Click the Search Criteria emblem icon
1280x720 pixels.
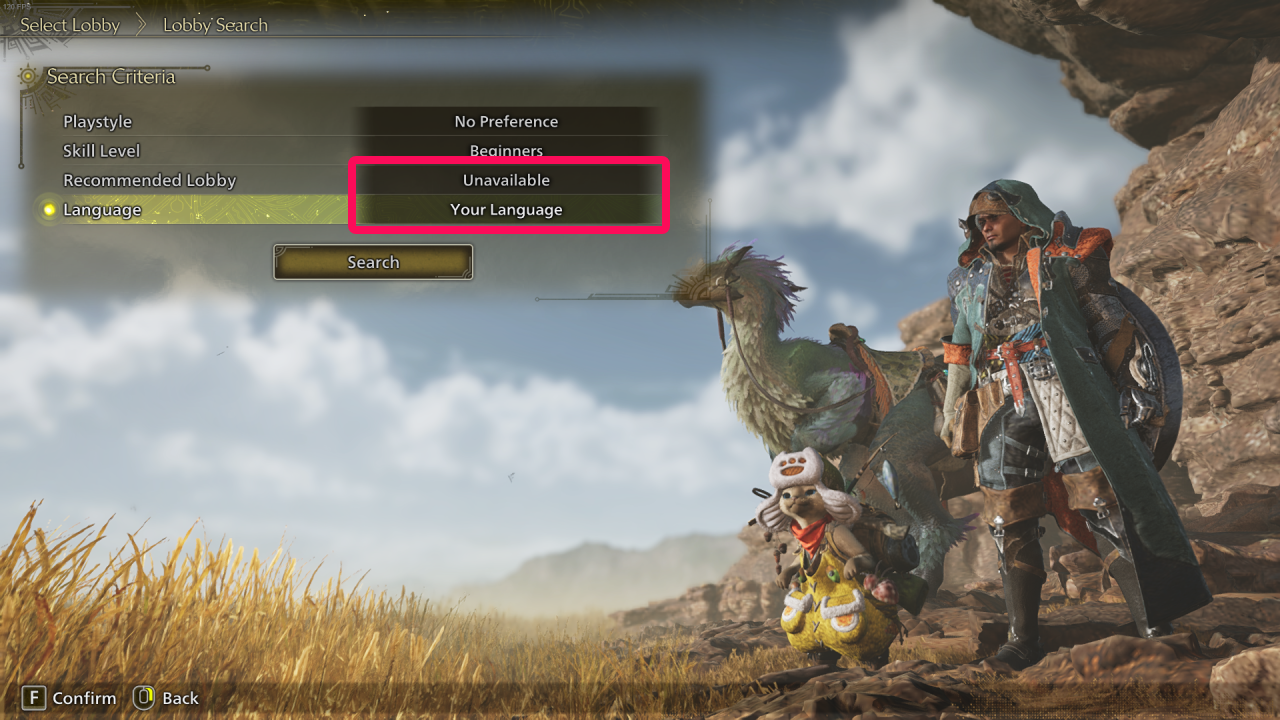tap(27, 76)
